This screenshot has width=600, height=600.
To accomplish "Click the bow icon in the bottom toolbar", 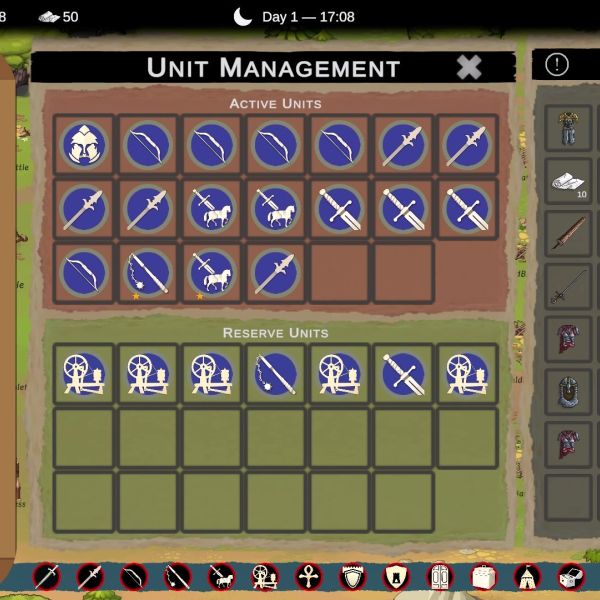I will pos(133,576).
